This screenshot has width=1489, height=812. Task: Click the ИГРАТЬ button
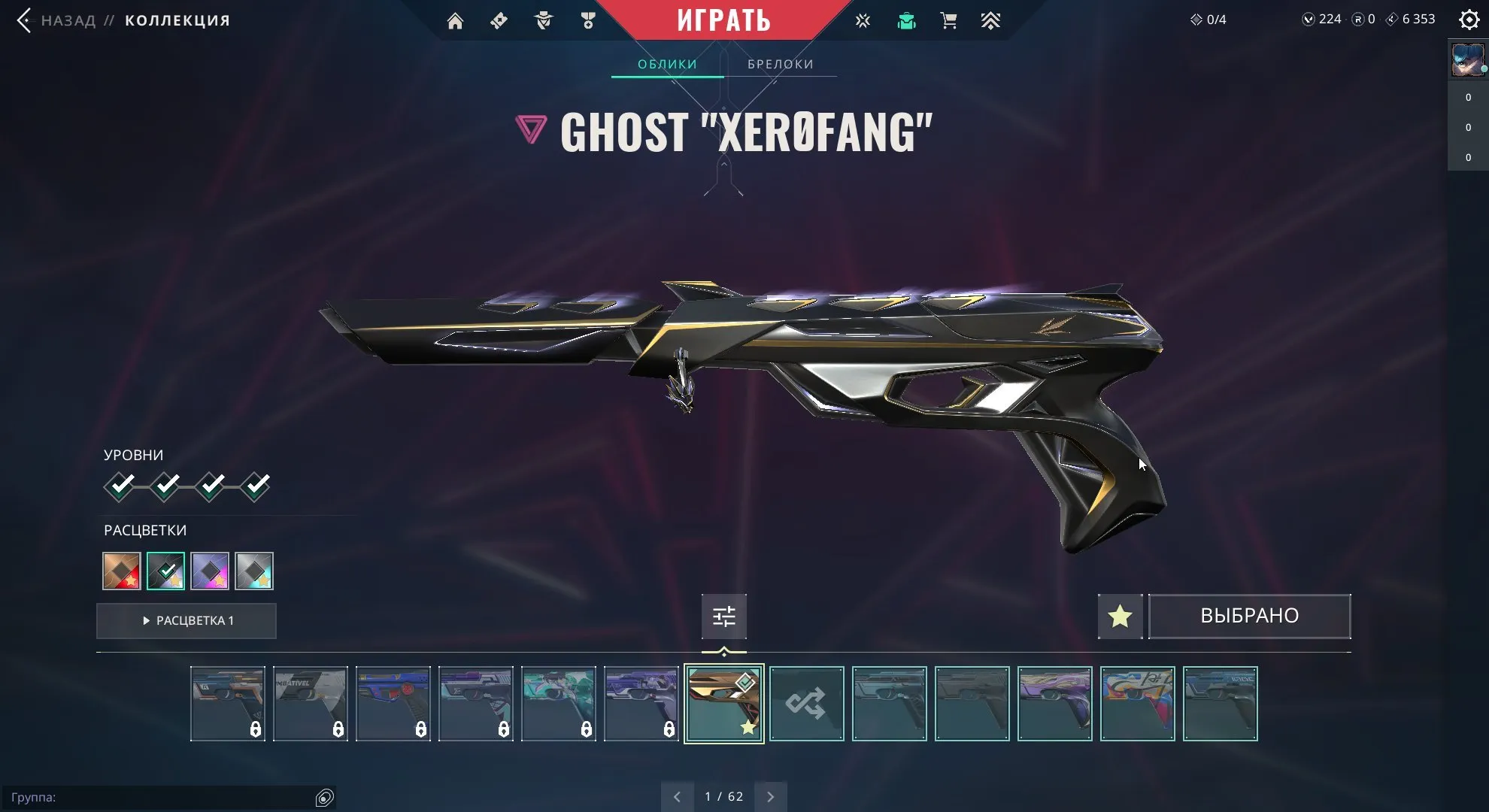pyautogui.click(x=724, y=20)
